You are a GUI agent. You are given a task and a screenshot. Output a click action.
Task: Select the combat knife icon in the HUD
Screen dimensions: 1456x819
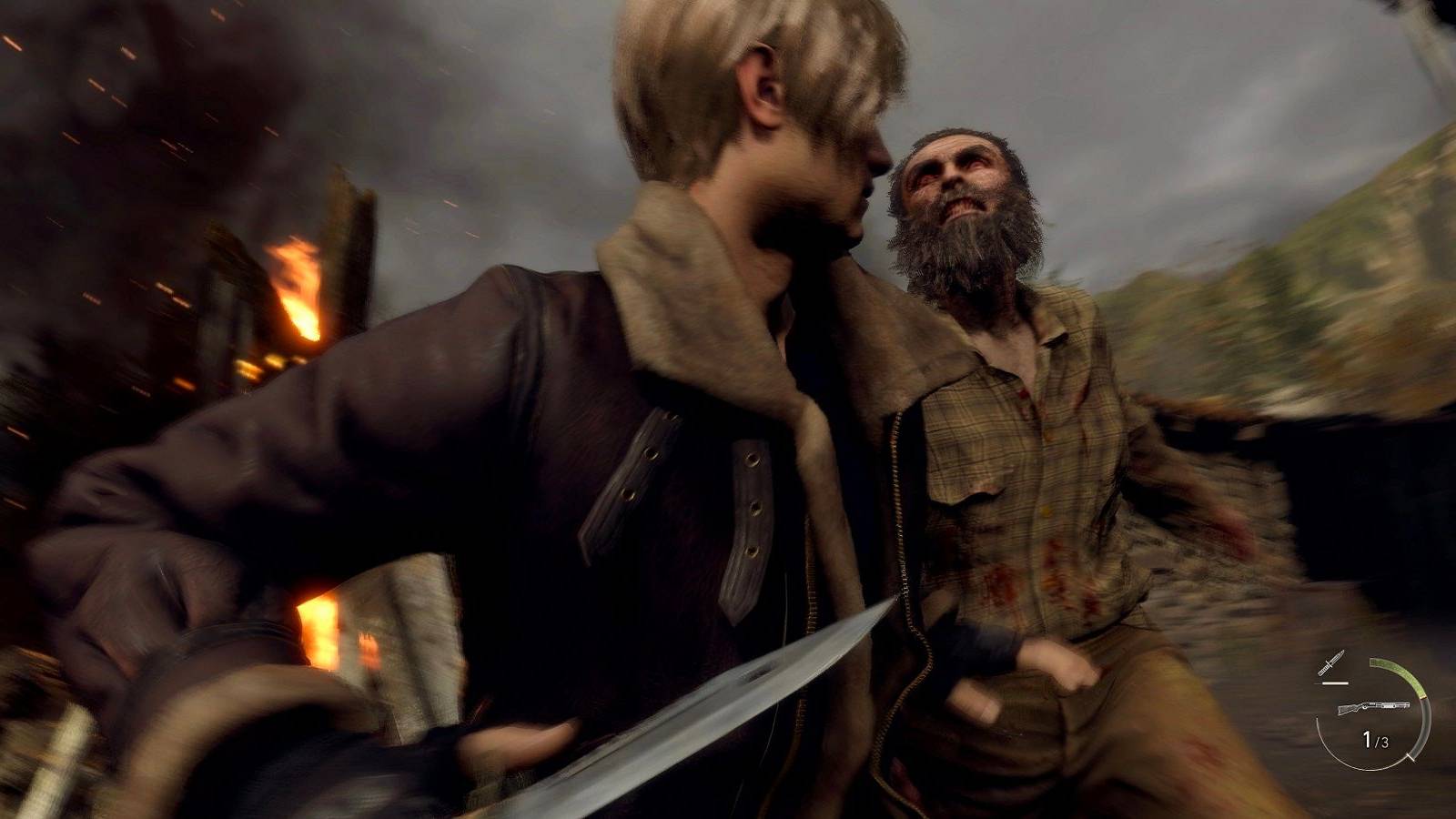tap(1332, 661)
